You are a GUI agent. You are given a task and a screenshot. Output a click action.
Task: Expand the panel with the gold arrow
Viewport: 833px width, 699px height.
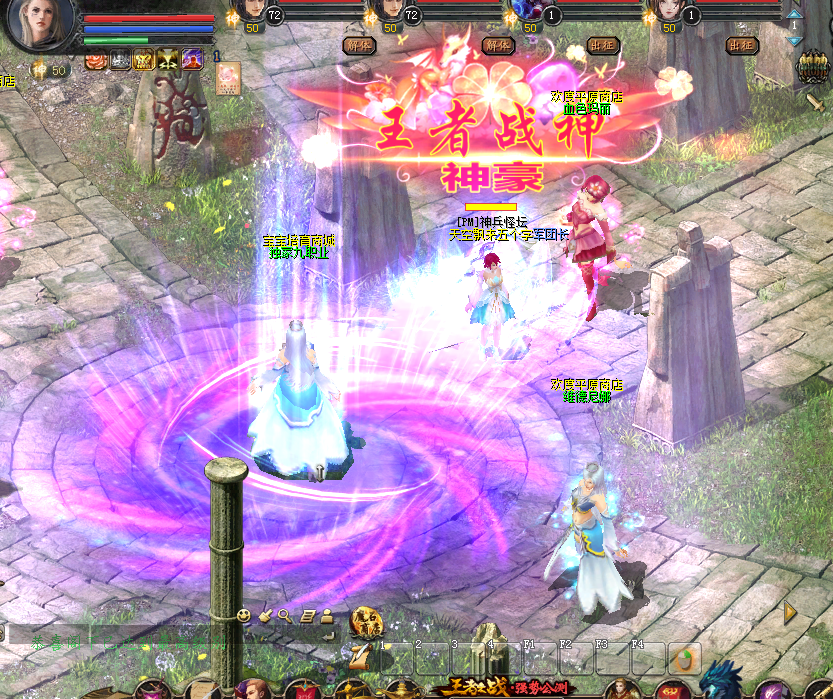pyautogui.click(x=790, y=612)
